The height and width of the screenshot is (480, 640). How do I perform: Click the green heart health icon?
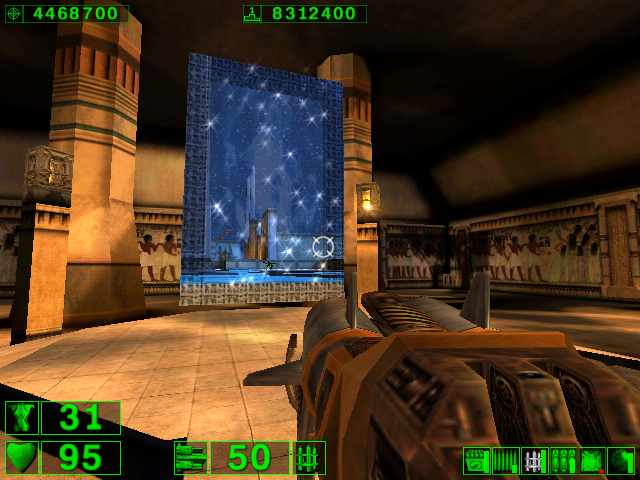click(21, 458)
